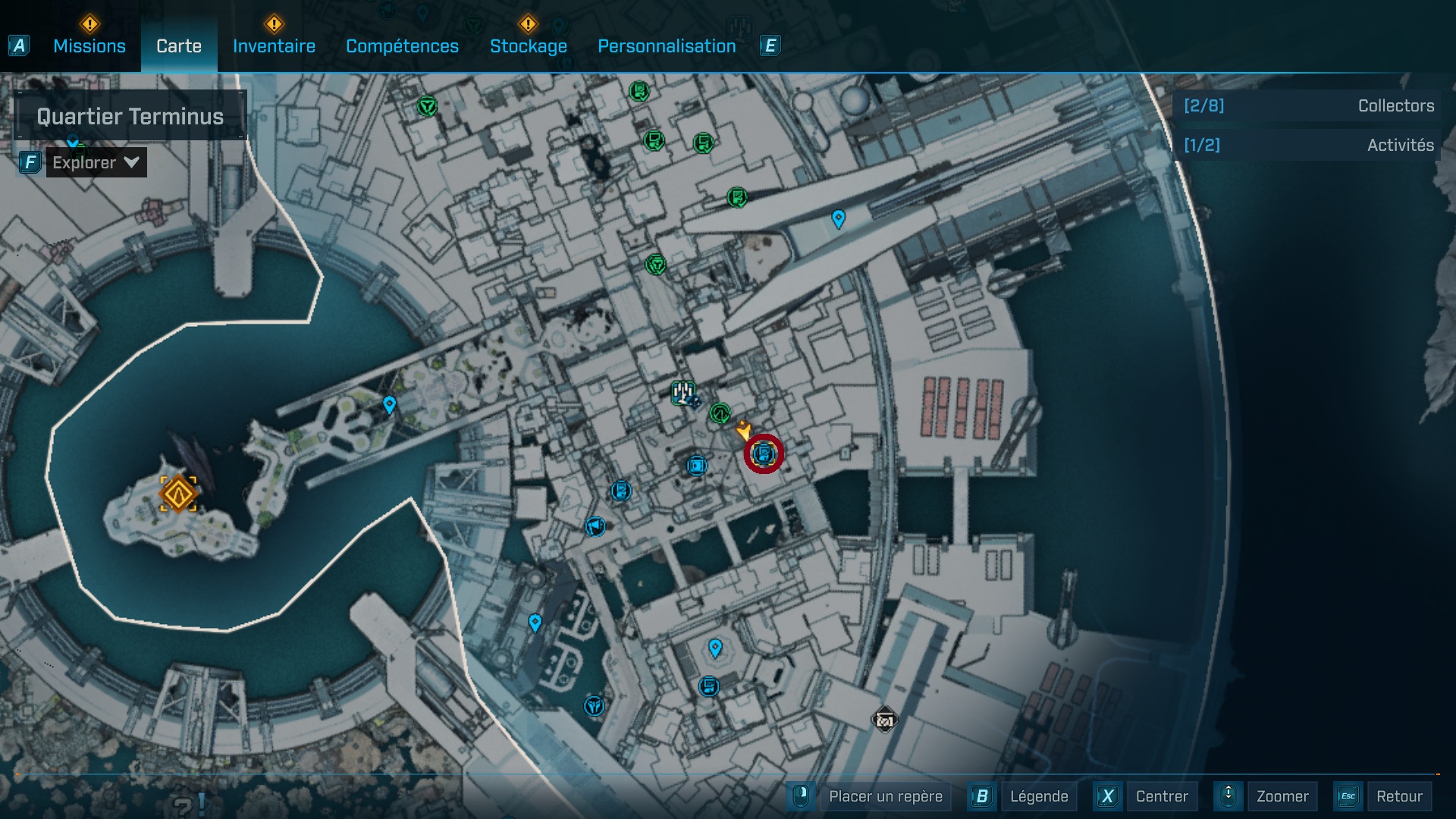Open the Légende panel

(x=1040, y=796)
